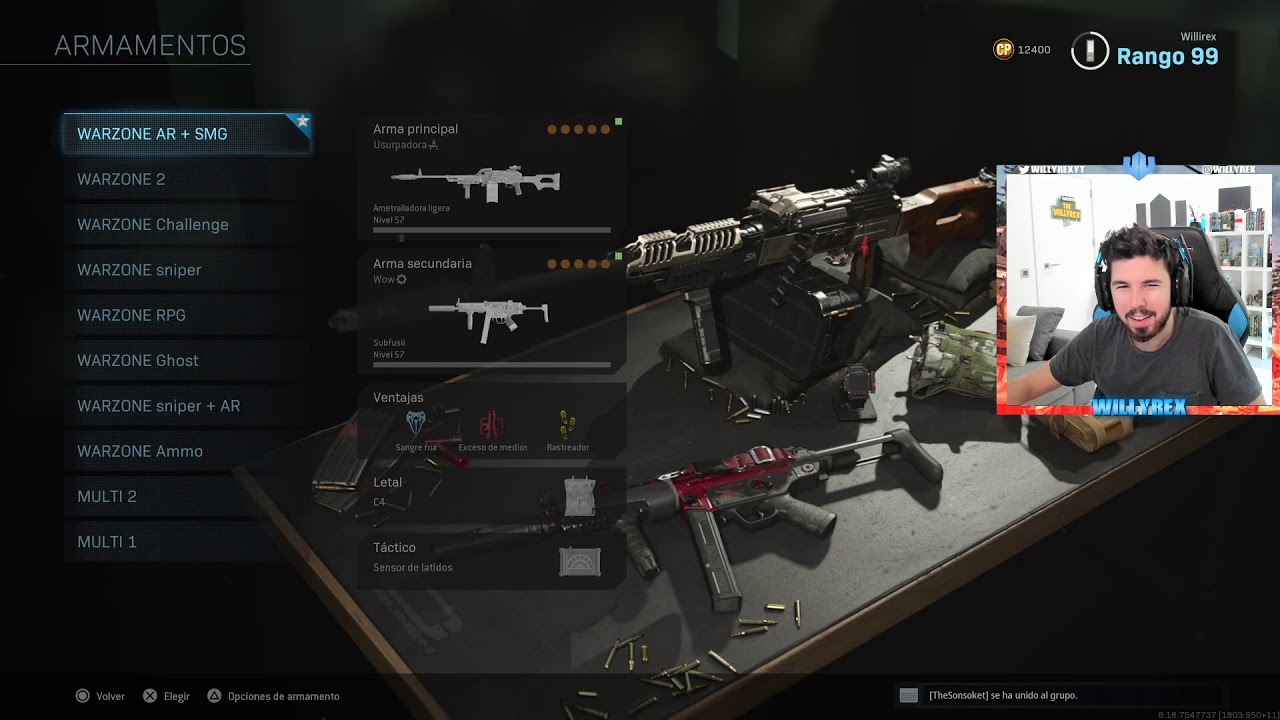Viewport: 1280px width, 720px height.
Task: Pick the WARZONE RPG loadout
Action: (x=187, y=315)
